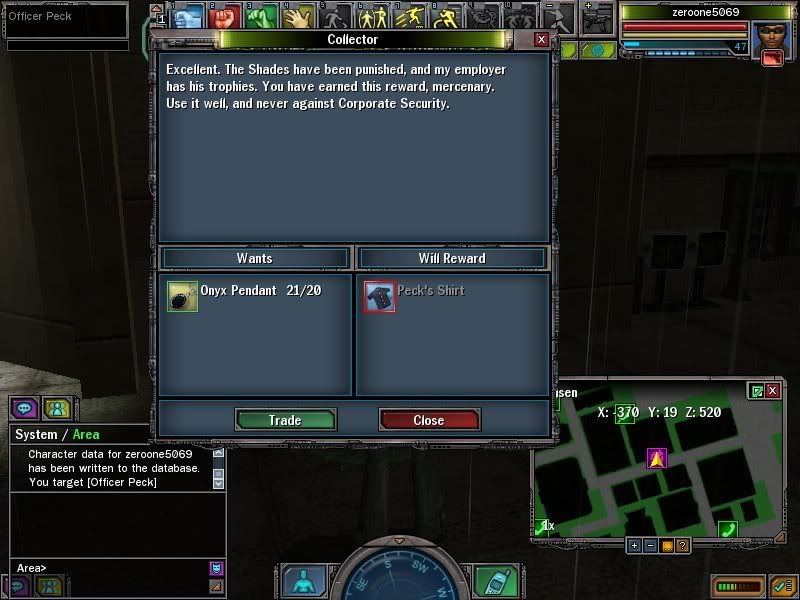The image size is (800, 600).
Task: Select the Peck's Shirt reward icon
Action: [x=380, y=296]
